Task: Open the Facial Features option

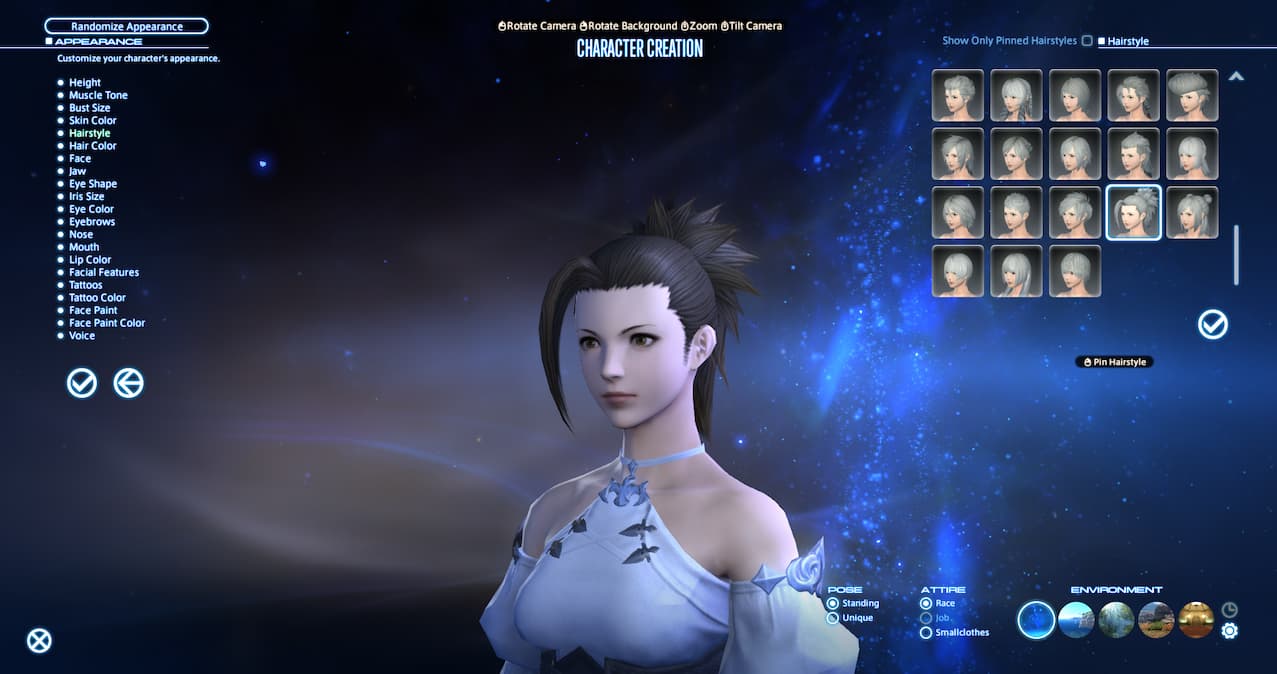Action: [103, 272]
